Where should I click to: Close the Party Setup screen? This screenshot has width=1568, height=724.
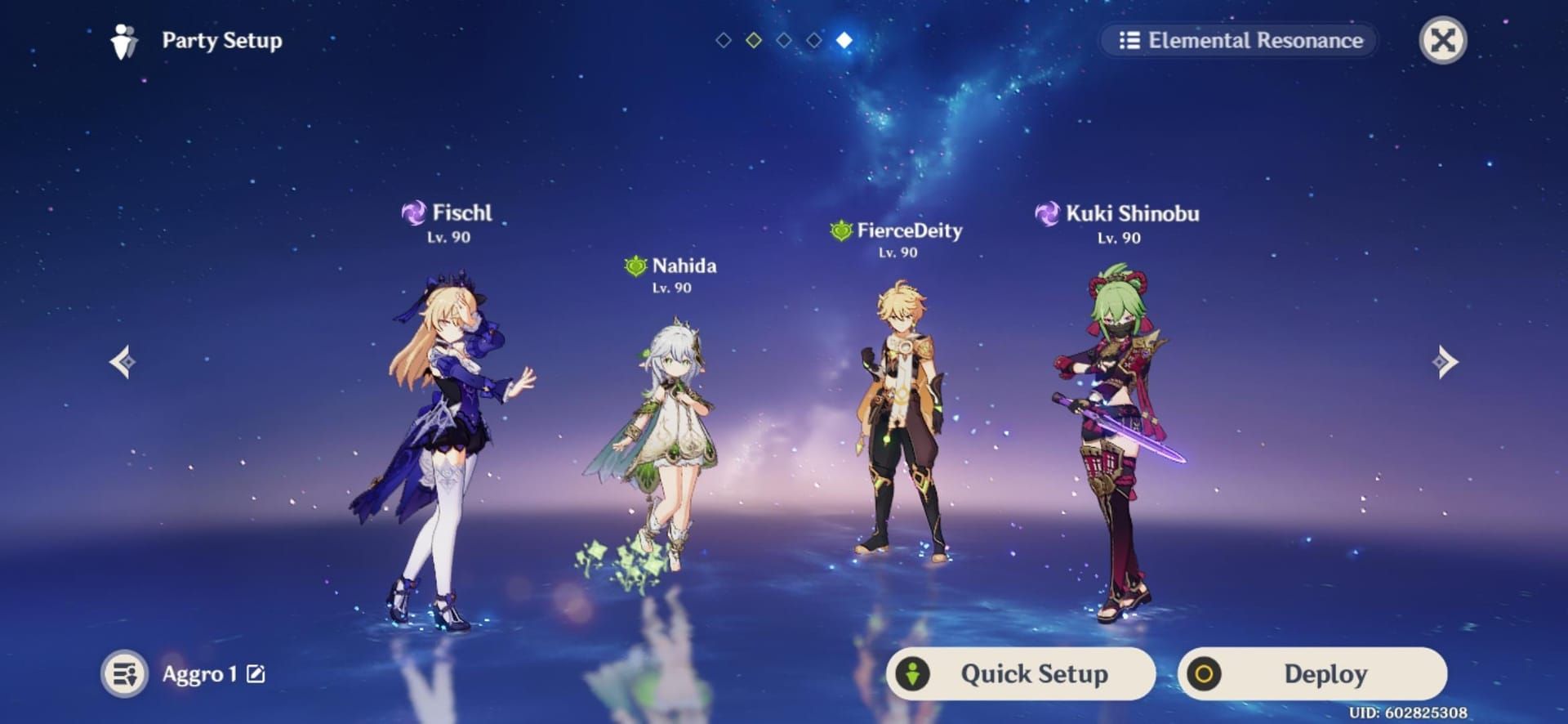(x=1443, y=40)
